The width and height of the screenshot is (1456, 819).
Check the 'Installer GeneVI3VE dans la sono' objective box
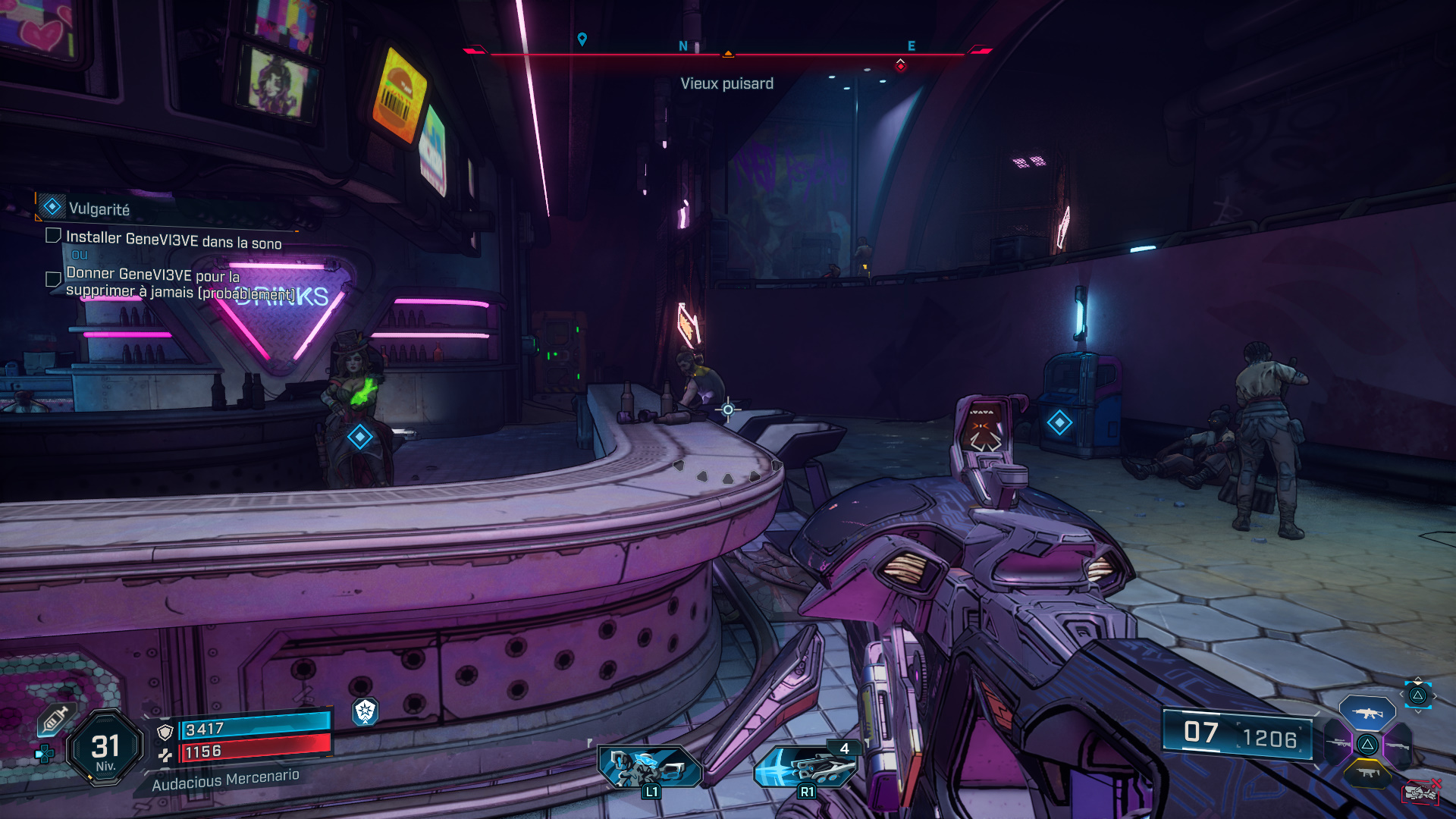52,236
